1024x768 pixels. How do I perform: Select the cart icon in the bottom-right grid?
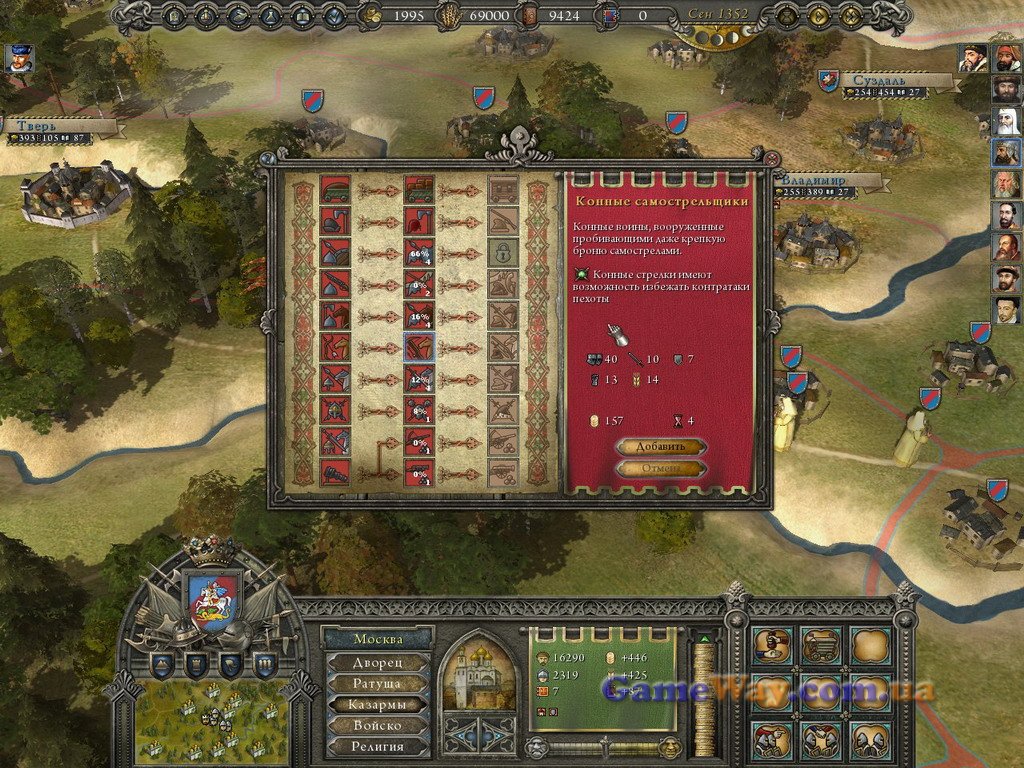(x=820, y=645)
